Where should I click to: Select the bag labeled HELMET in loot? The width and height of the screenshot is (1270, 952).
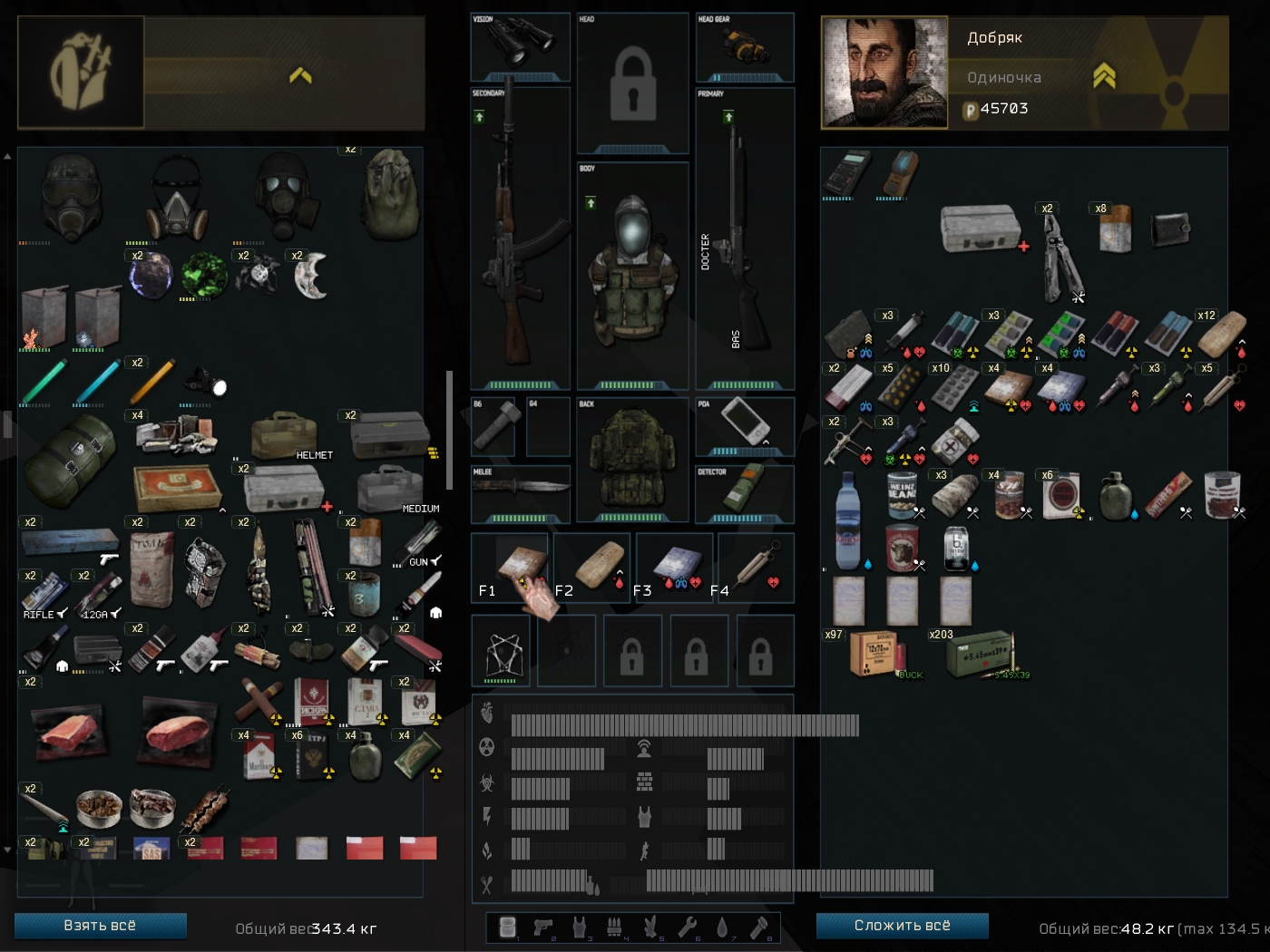click(284, 436)
